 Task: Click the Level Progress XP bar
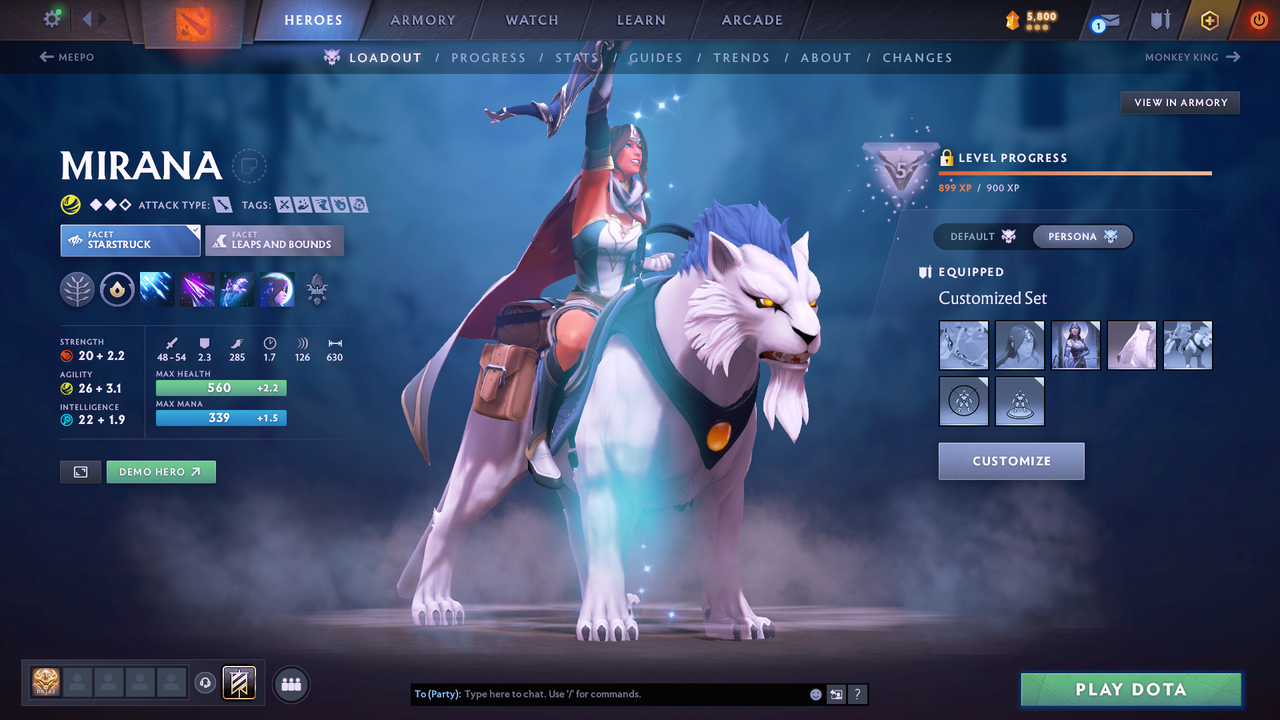tap(1075, 172)
